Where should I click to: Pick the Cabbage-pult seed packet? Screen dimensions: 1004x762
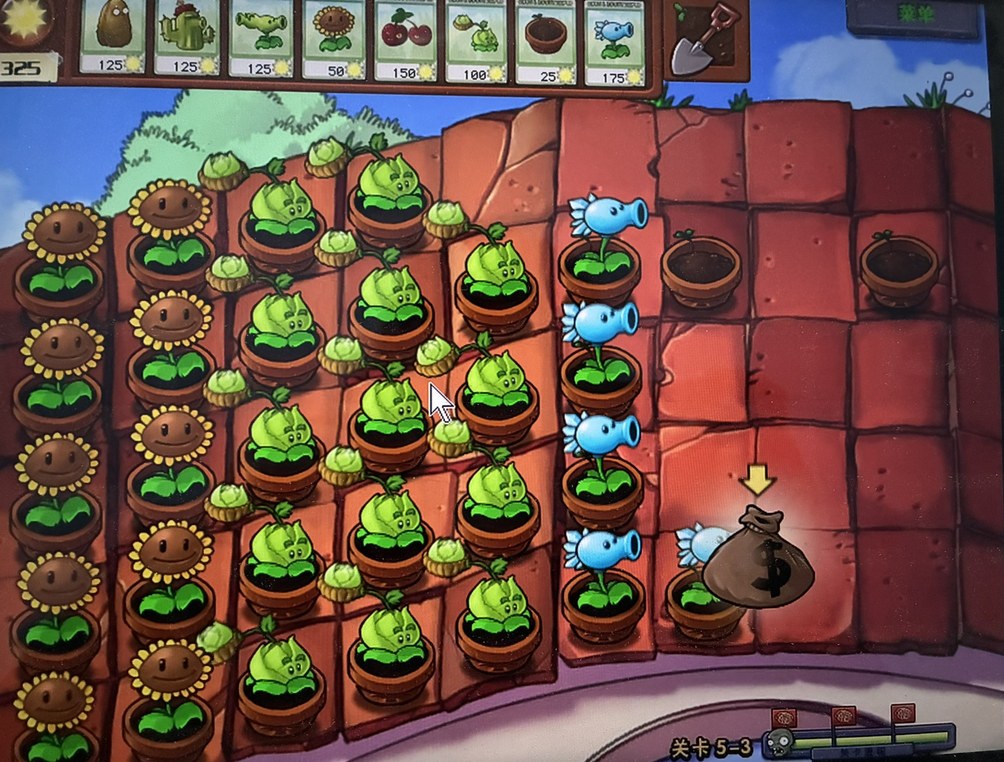pos(477,36)
